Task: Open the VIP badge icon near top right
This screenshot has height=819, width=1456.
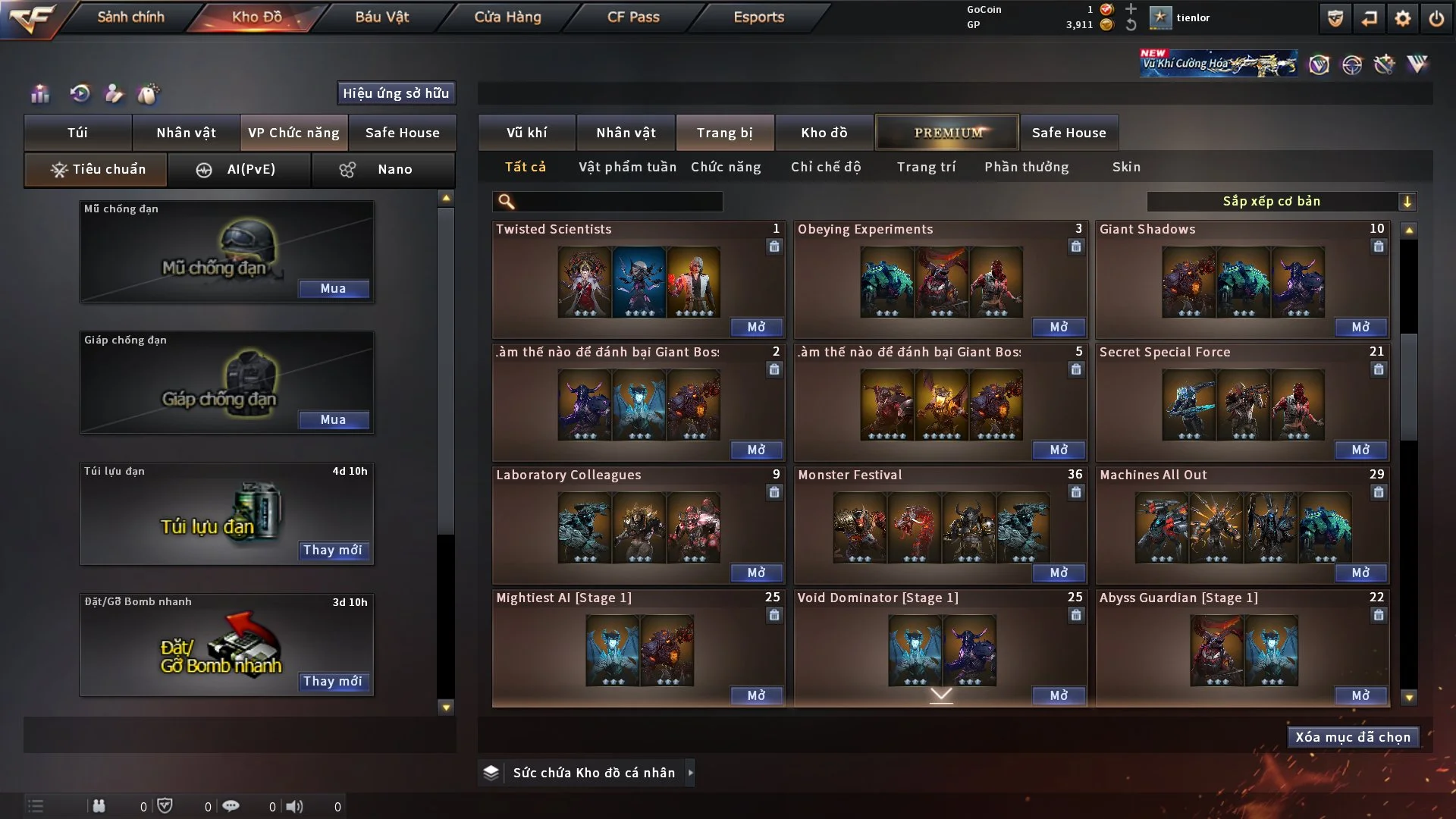Action: click(x=1320, y=64)
